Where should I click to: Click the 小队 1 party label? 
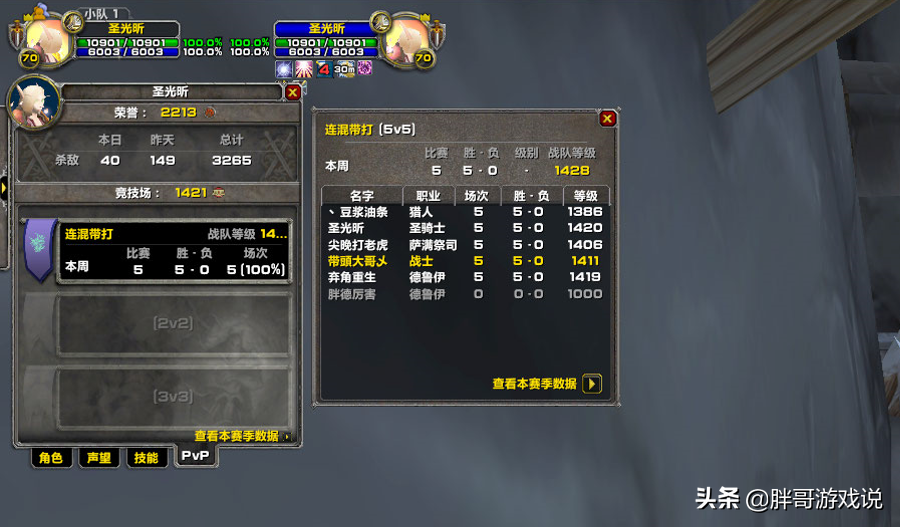(100, 13)
